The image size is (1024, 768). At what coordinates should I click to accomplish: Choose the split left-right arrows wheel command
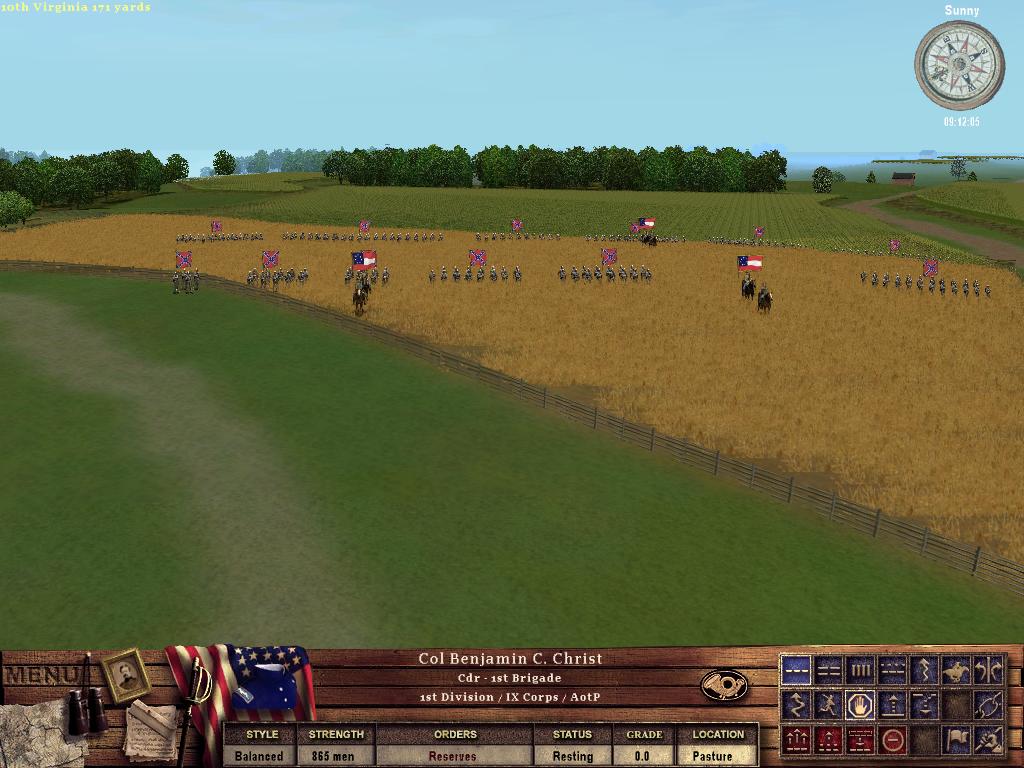[988, 669]
